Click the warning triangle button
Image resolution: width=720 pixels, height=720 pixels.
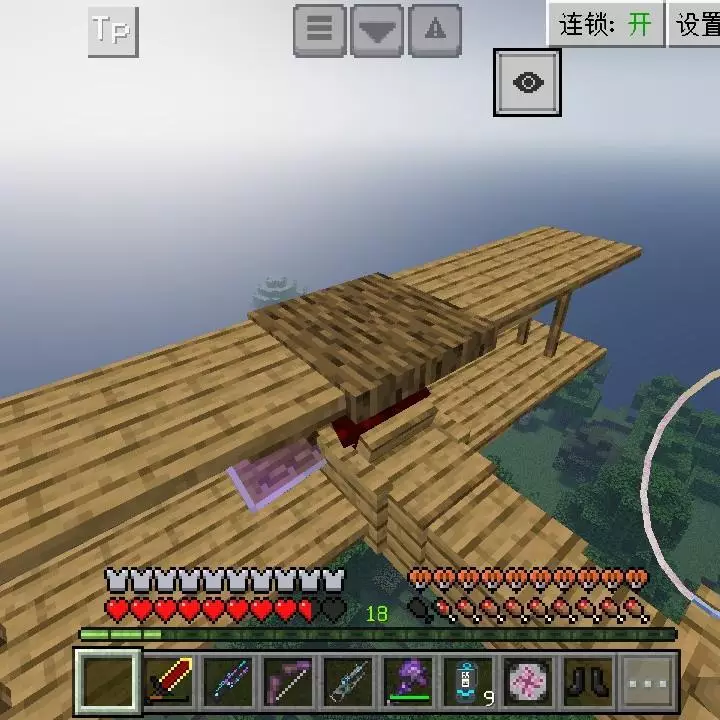[x=435, y=31]
